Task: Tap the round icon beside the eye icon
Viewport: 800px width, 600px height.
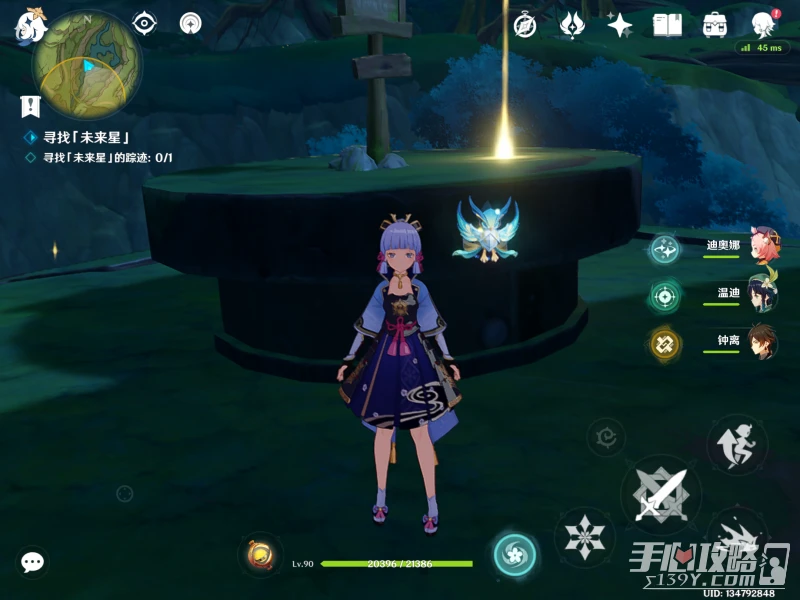Action: (190, 23)
